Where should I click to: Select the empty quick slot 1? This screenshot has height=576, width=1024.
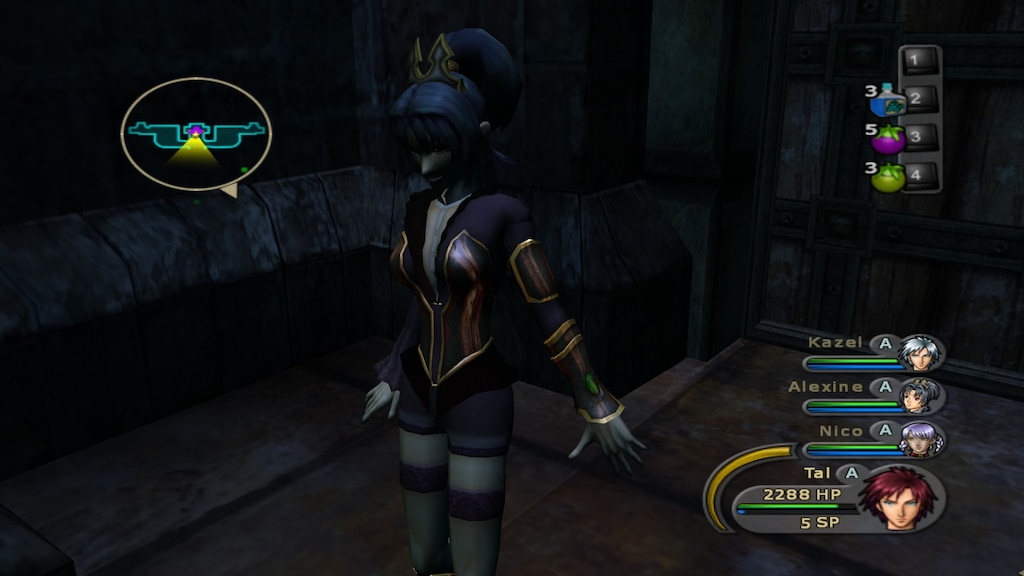tap(920, 61)
